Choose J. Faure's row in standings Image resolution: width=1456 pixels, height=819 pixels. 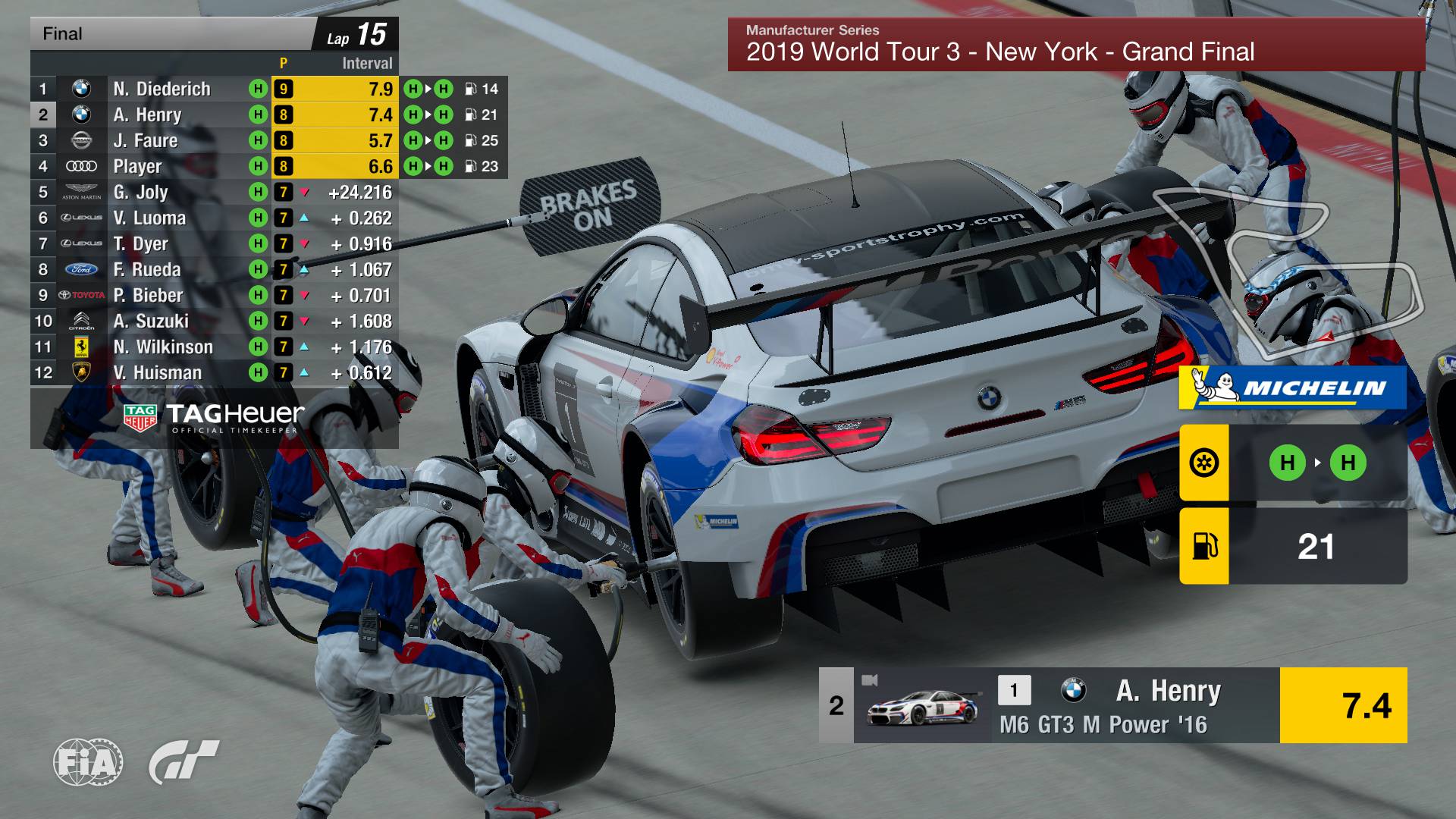click(x=146, y=140)
